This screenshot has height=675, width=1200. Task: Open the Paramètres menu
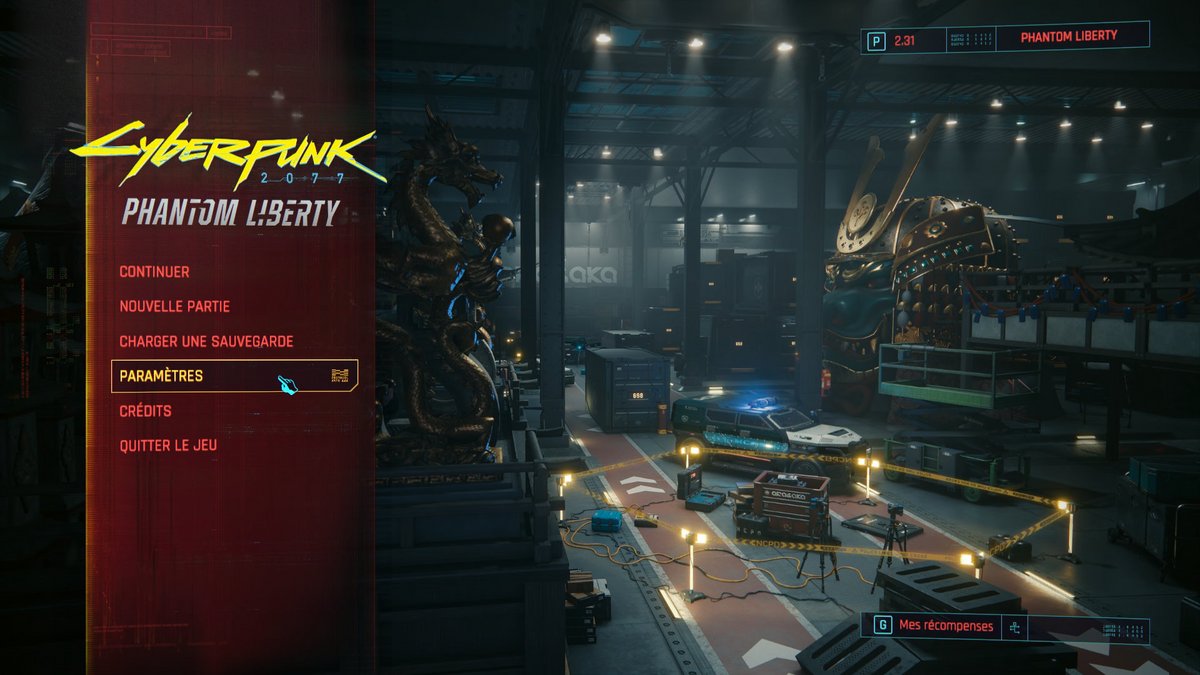point(161,376)
